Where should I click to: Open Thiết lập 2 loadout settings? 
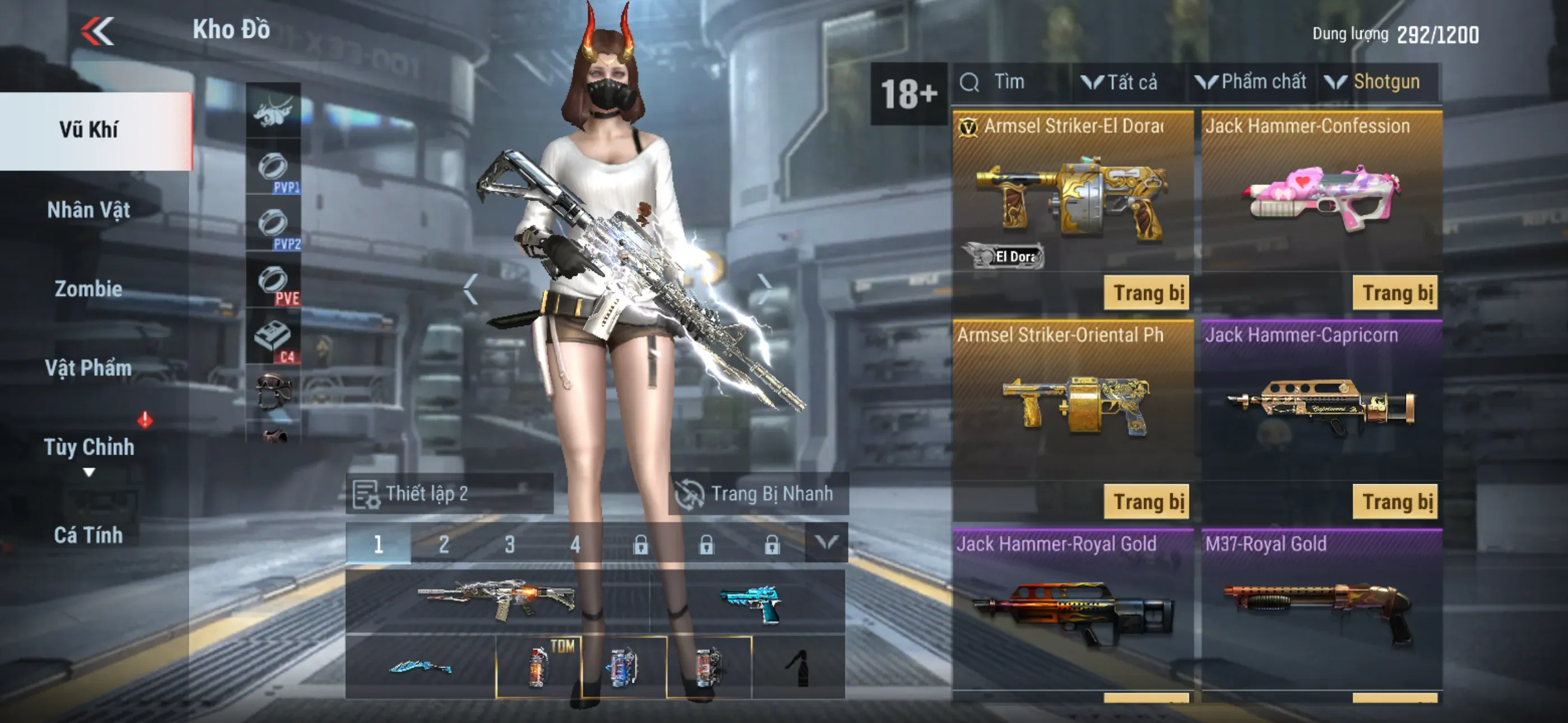(449, 494)
